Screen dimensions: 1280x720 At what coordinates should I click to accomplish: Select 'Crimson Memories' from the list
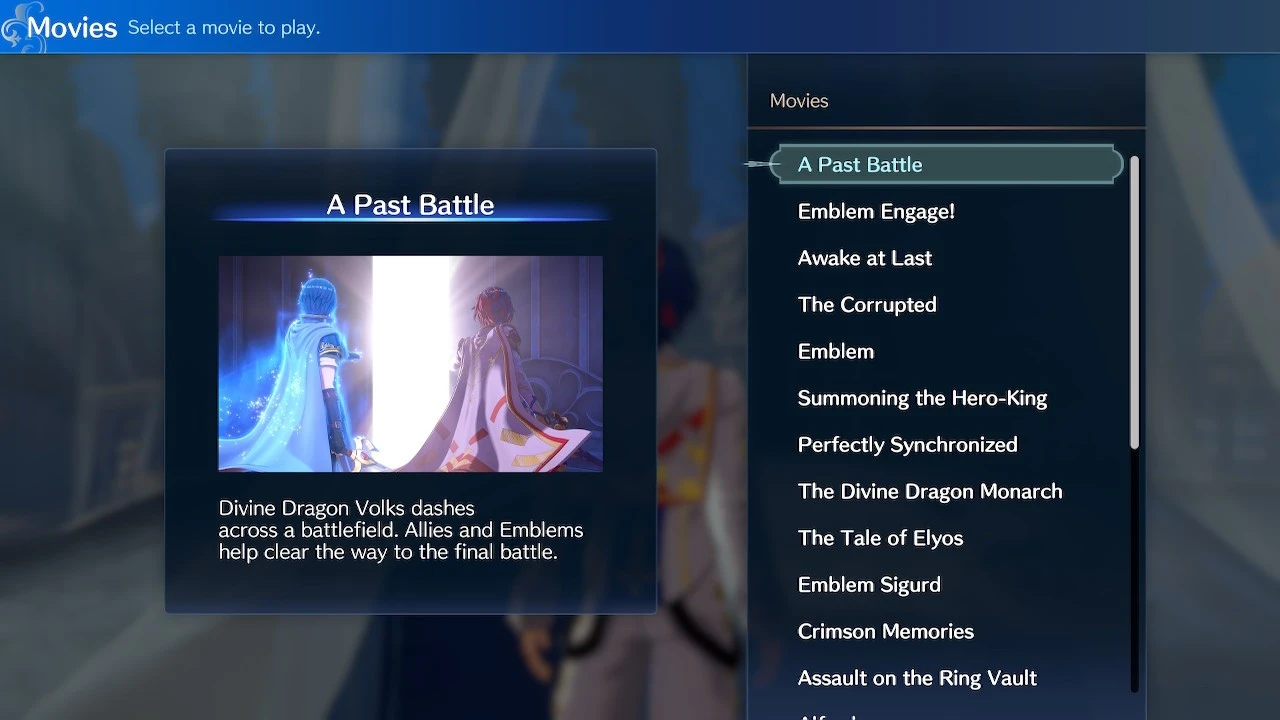coord(885,631)
